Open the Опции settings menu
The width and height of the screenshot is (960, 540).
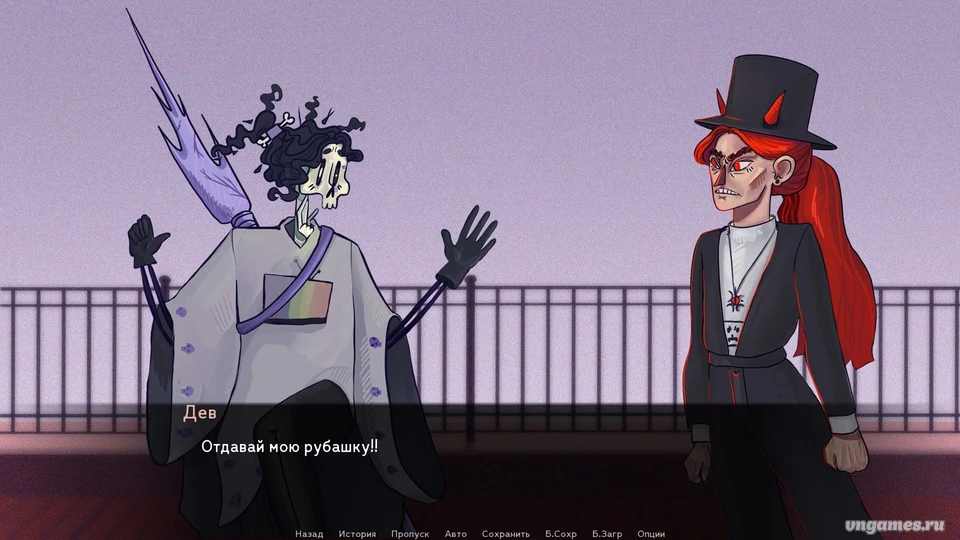click(651, 534)
